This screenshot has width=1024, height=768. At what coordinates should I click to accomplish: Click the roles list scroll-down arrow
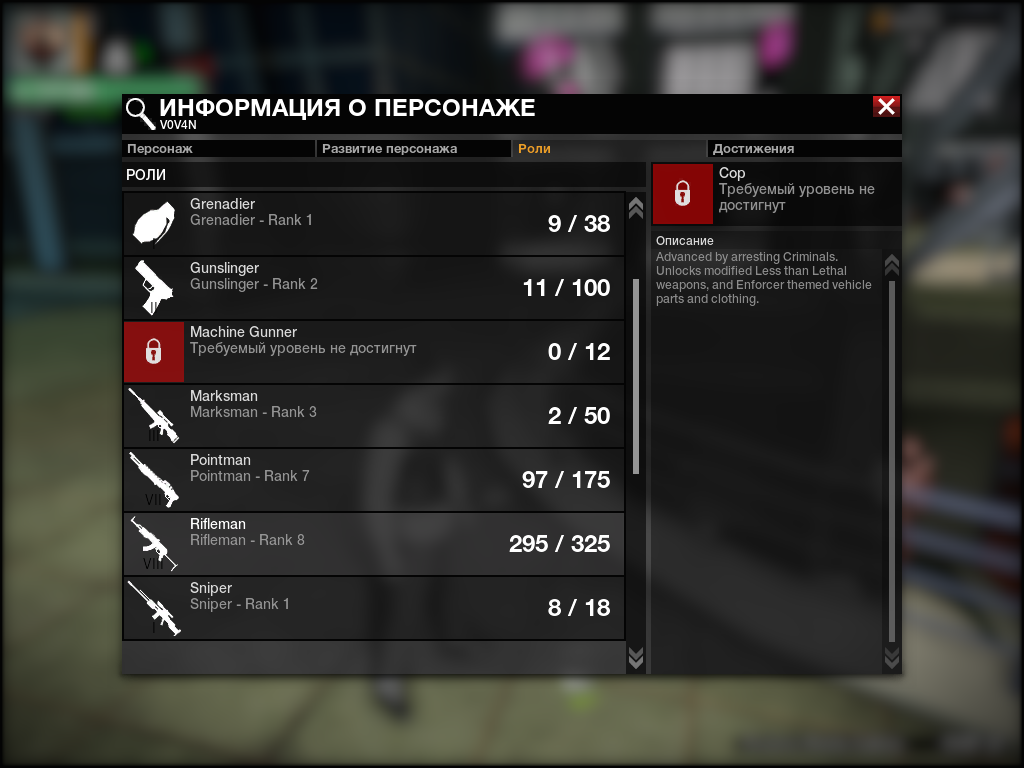tap(635, 657)
